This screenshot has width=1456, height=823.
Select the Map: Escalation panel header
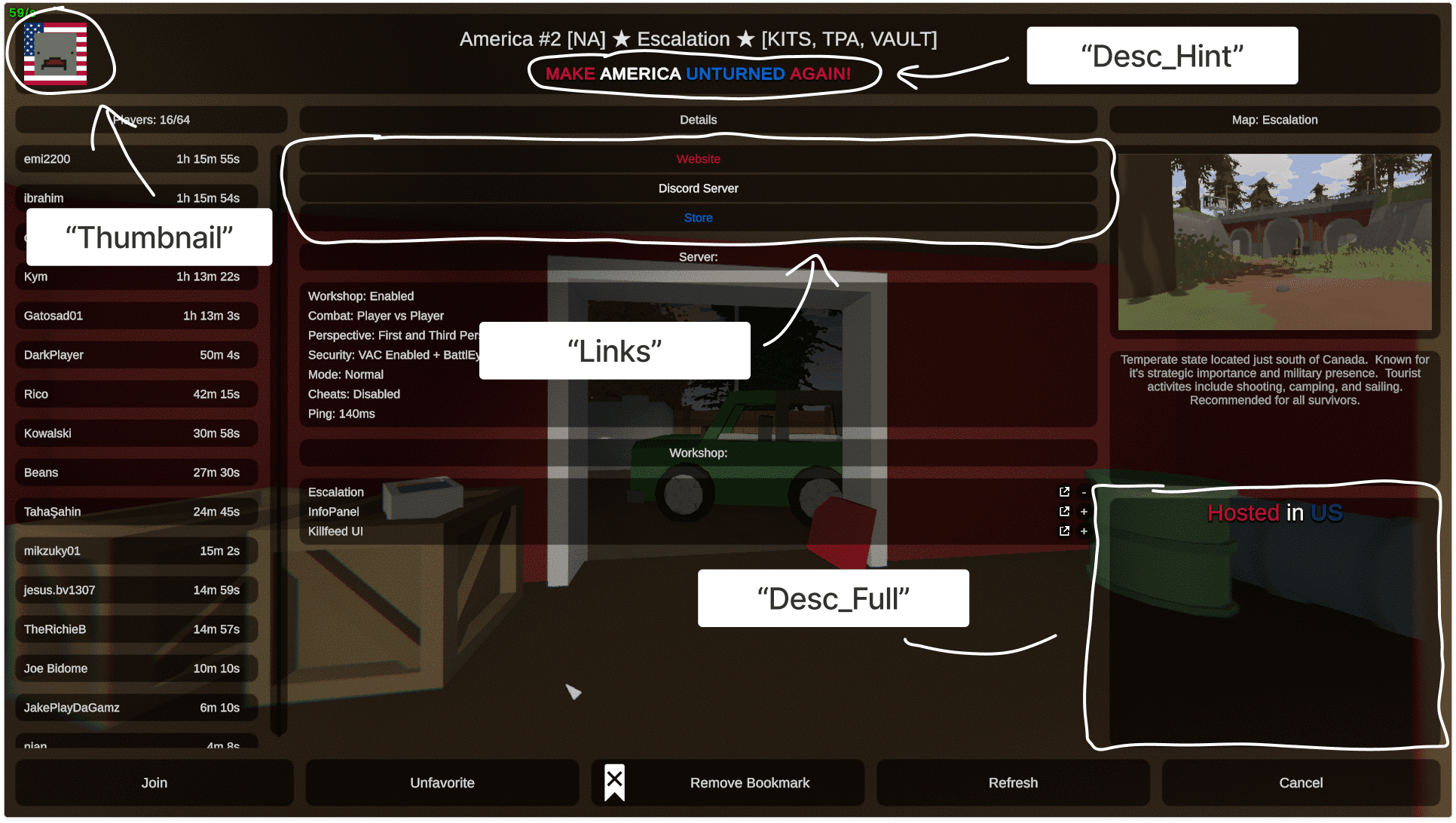[x=1274, y=119]
